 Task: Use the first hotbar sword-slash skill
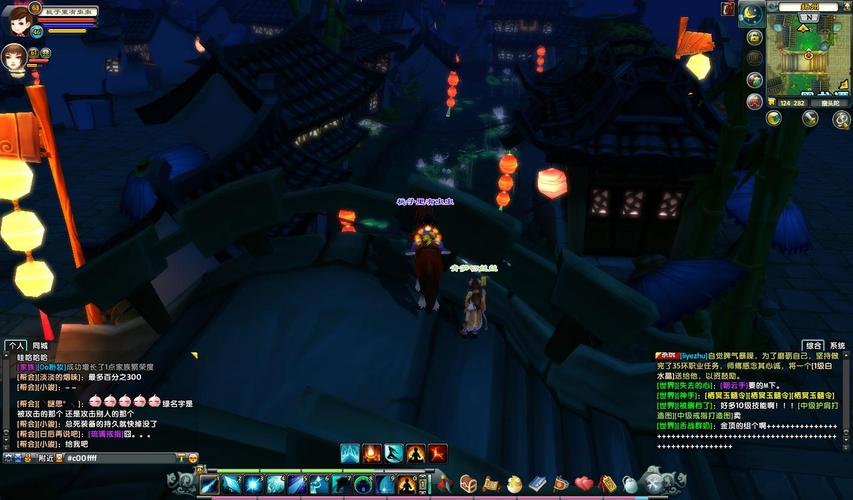(x=209, y=485)
